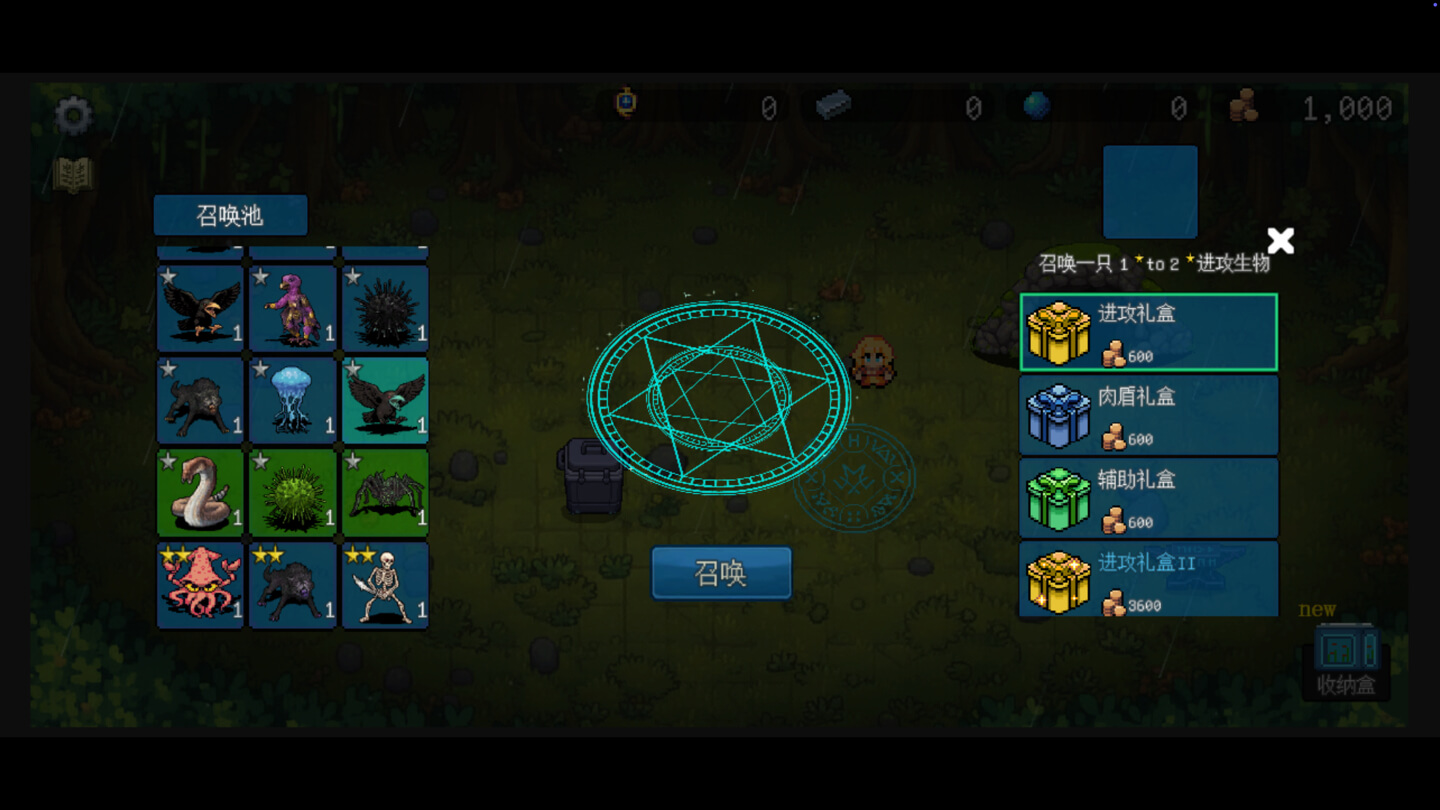
Task: Select the highlighted eagle creature slot
Action: 385,400
